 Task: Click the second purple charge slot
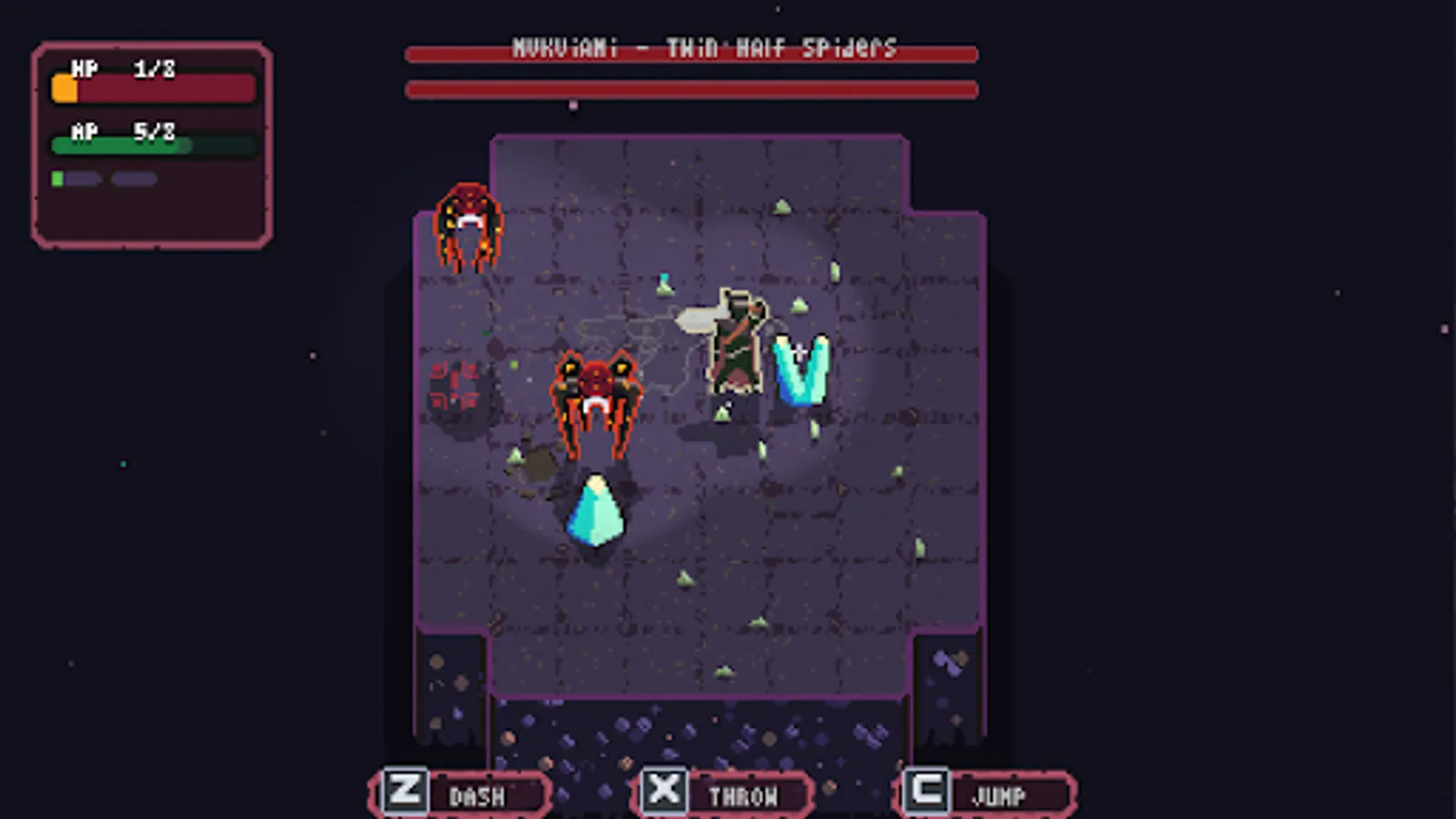click(x=135, y=180)
